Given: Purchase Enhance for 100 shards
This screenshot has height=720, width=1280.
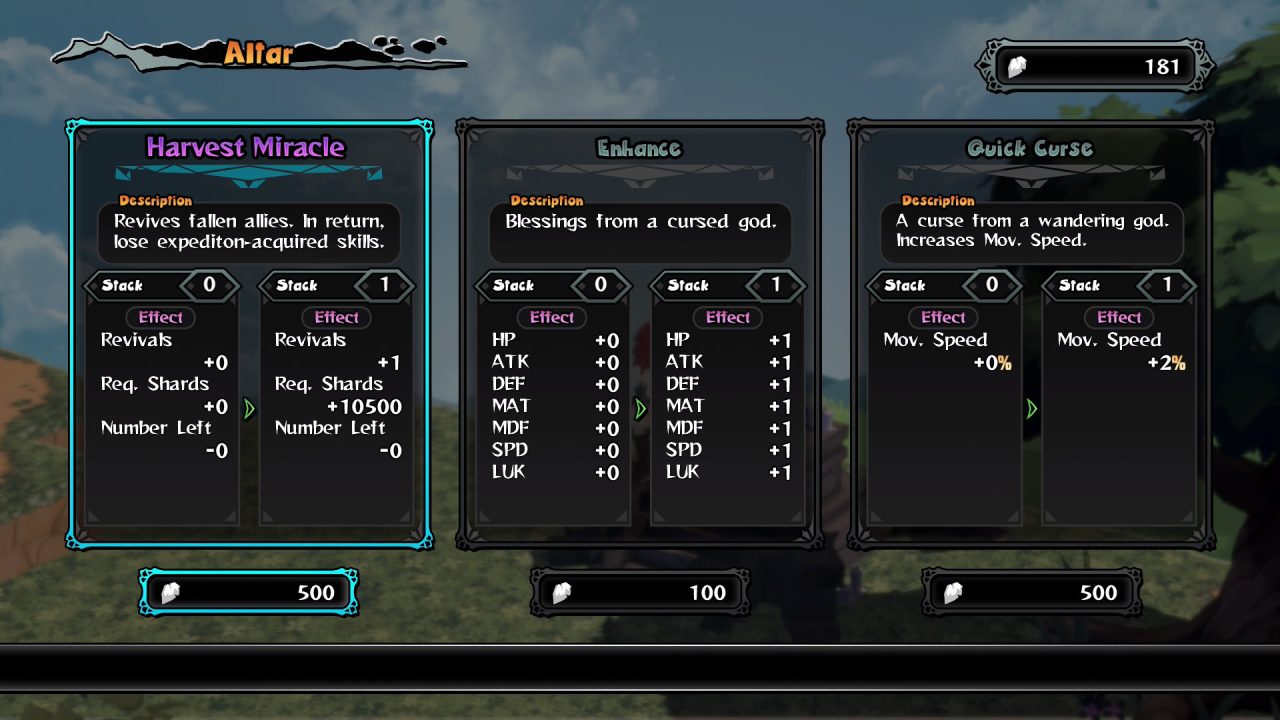Looking at the screenshot, I should [640, 592].
